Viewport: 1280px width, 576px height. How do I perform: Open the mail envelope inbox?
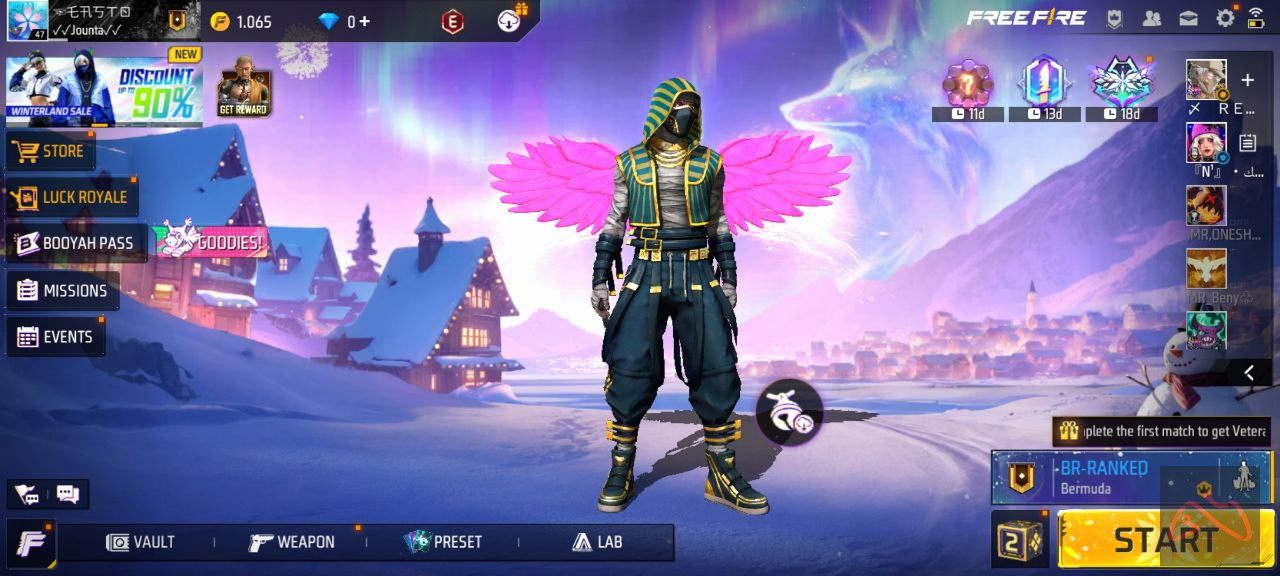pyautogui.click(x=1188, y=18)
